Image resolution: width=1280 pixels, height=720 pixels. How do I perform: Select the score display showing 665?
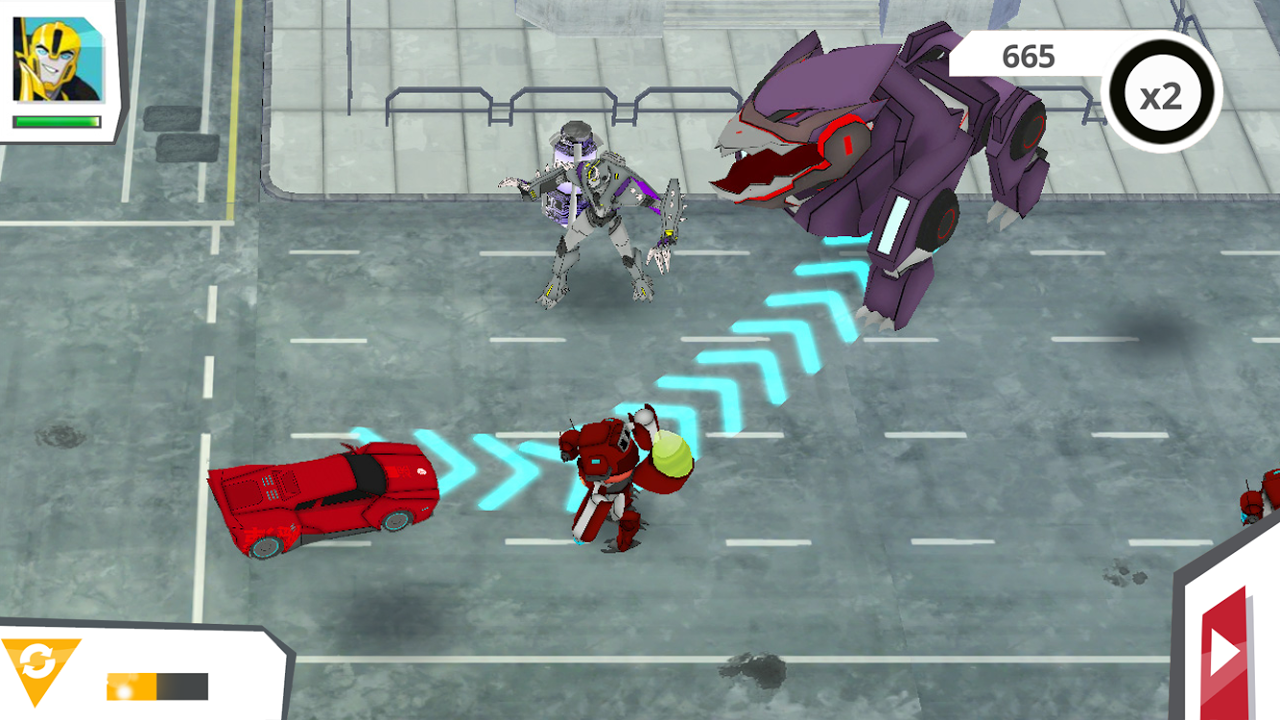1030,57
